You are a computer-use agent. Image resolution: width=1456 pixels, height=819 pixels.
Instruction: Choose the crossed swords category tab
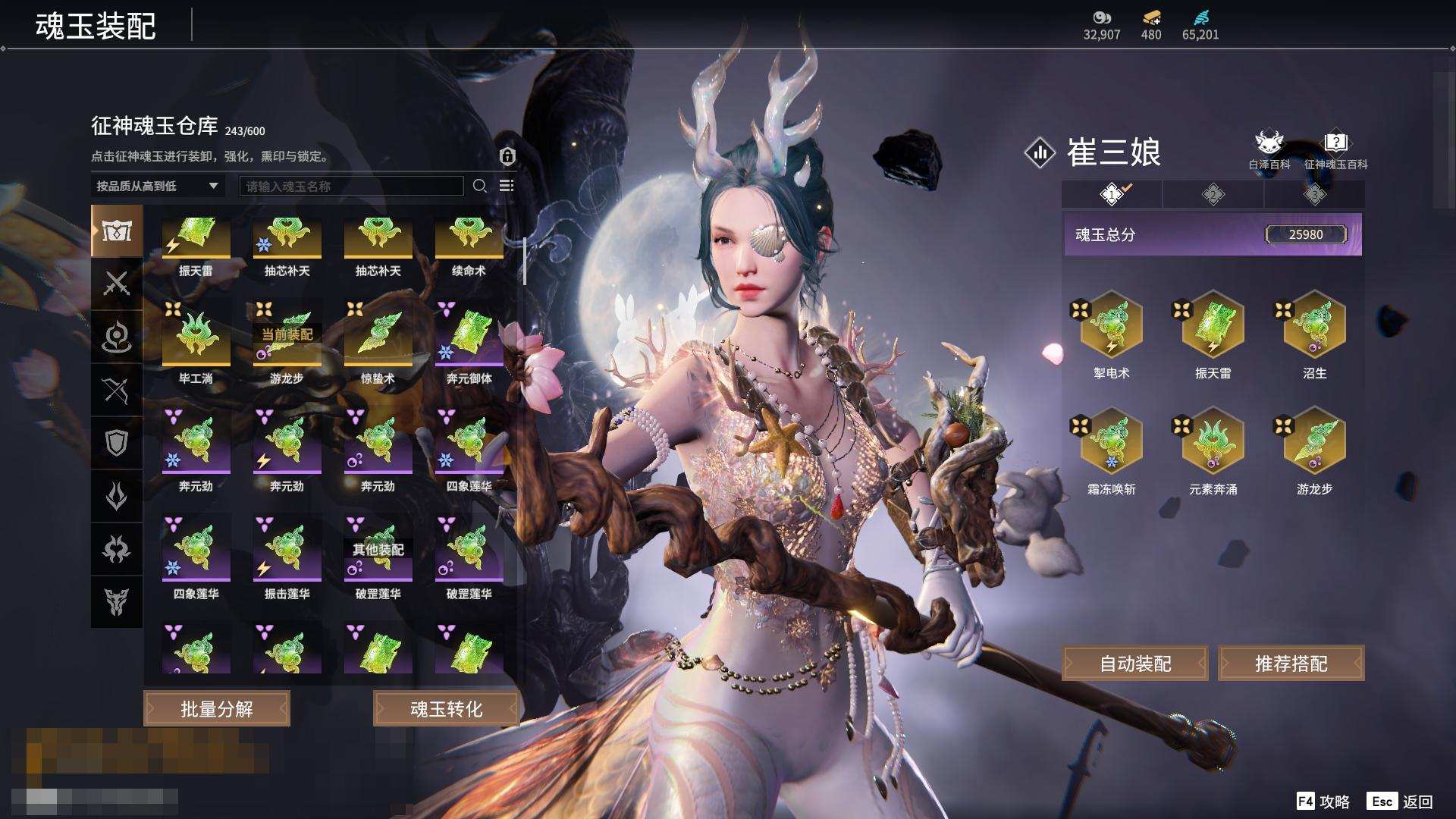pos(116,284)
